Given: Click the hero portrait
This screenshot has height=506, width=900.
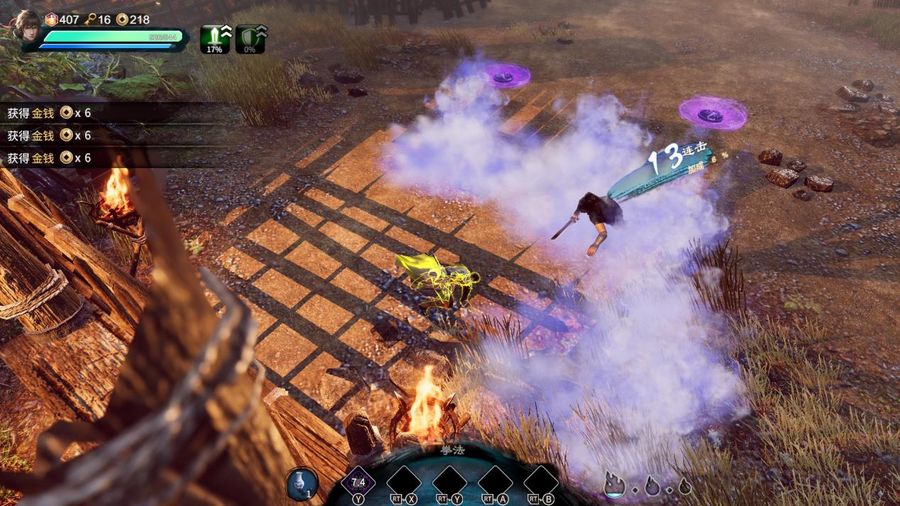Looking at the screenshot, I should [24, 27].
